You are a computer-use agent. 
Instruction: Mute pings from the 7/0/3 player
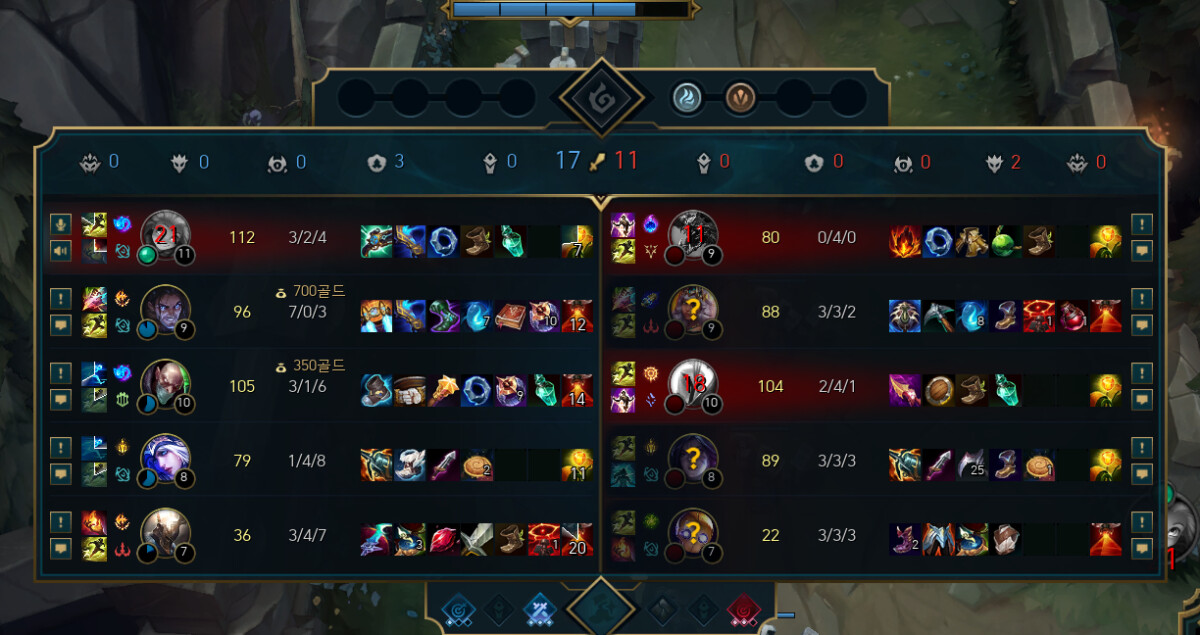(x=60, y=298)
